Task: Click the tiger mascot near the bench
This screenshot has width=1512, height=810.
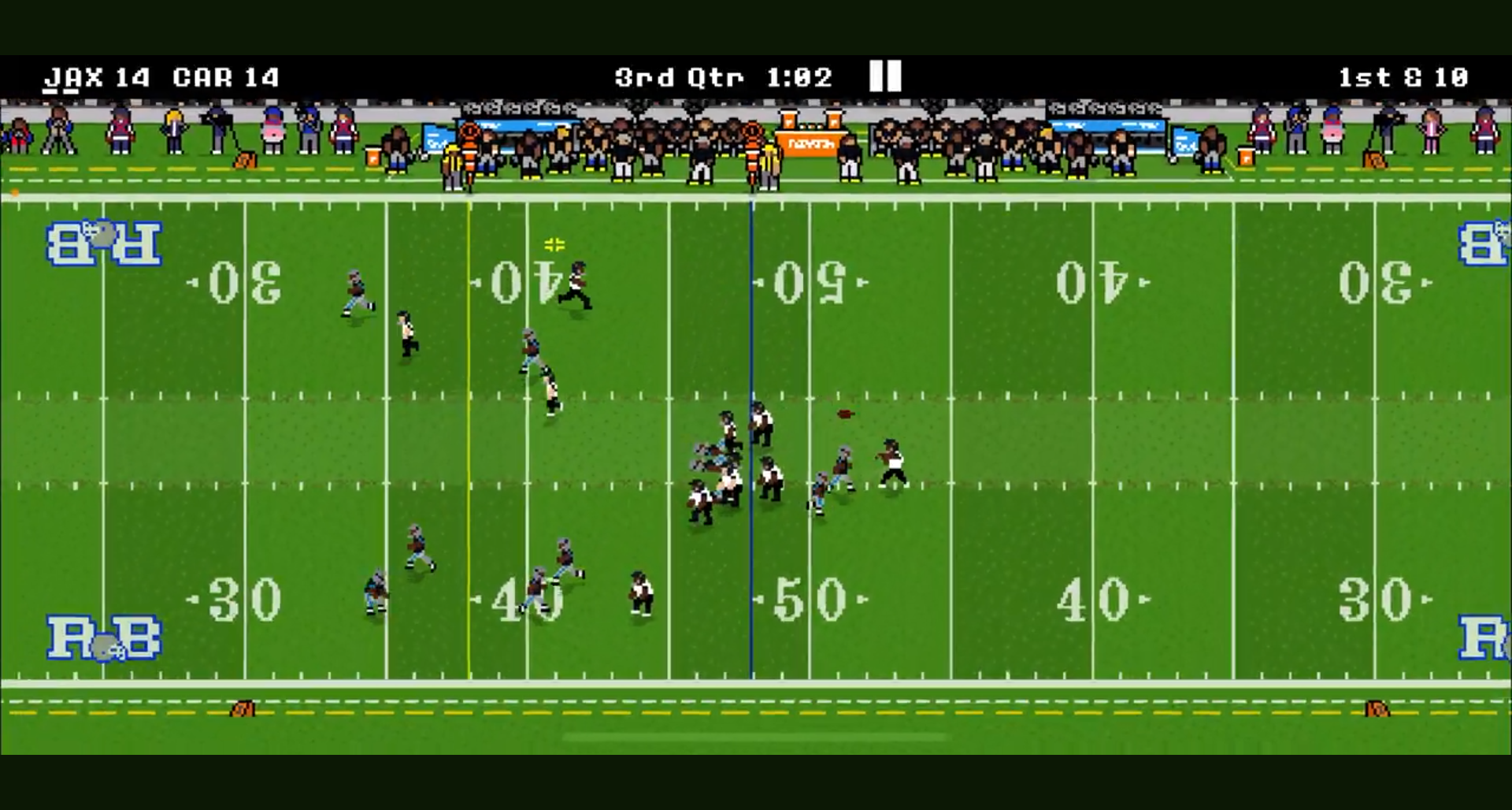Action: click(x=754, y=150)
